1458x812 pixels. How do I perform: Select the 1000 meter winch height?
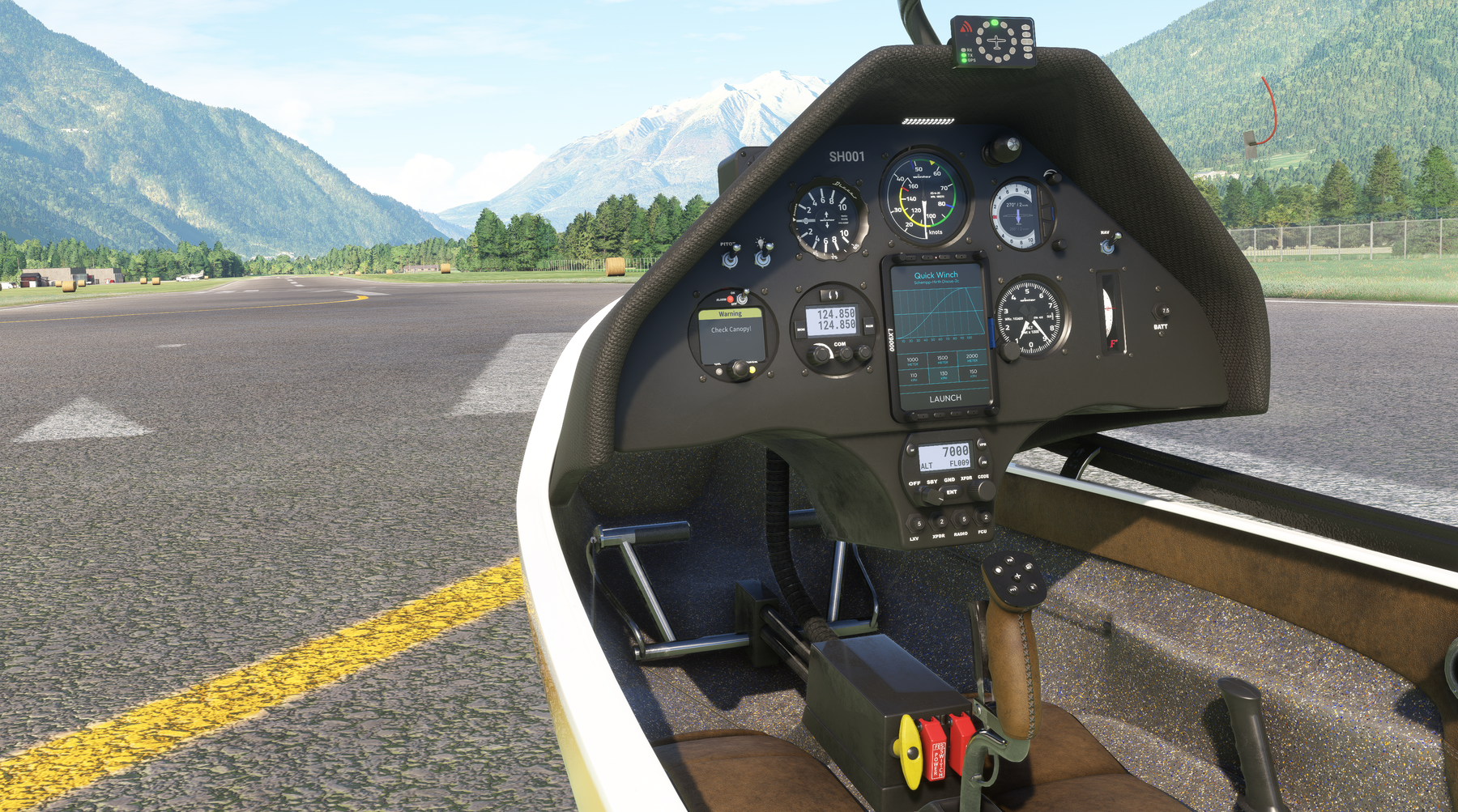[912, 359]
